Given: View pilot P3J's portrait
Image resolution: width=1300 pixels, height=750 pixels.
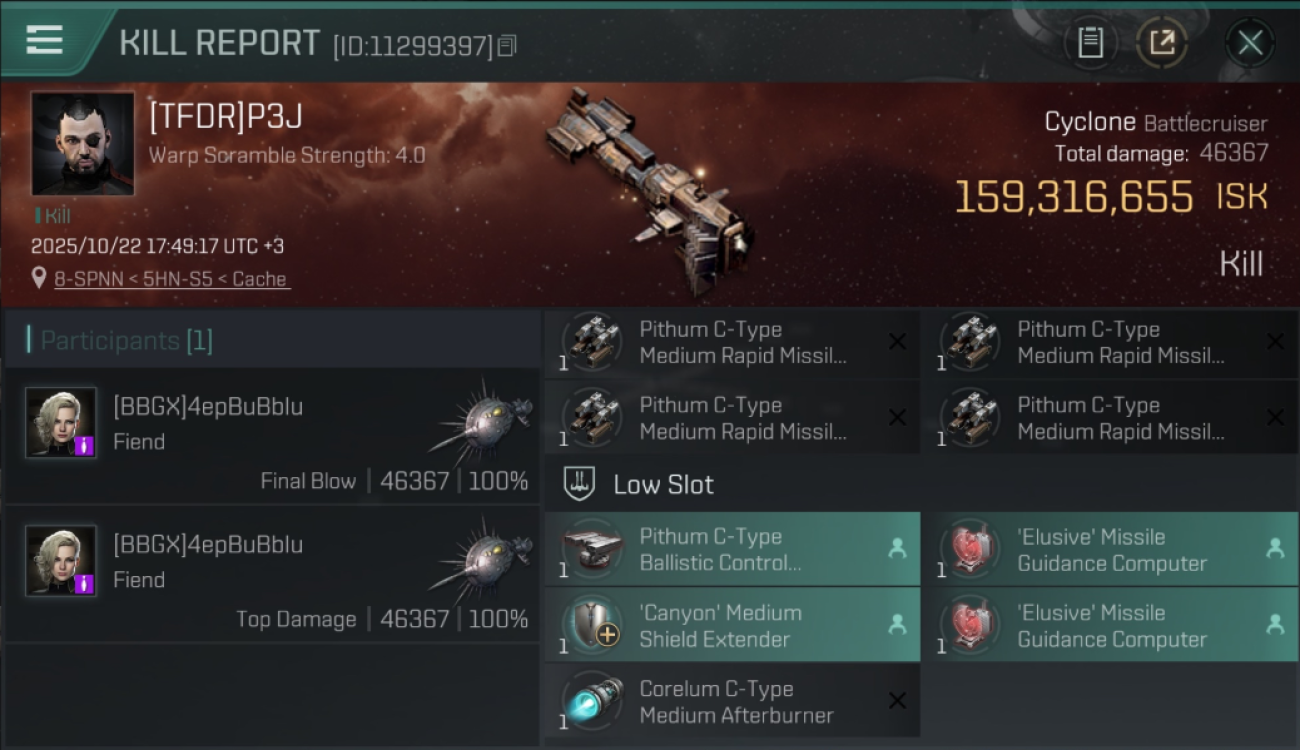Looking at the screenshot, I should [x=82, y=144].
